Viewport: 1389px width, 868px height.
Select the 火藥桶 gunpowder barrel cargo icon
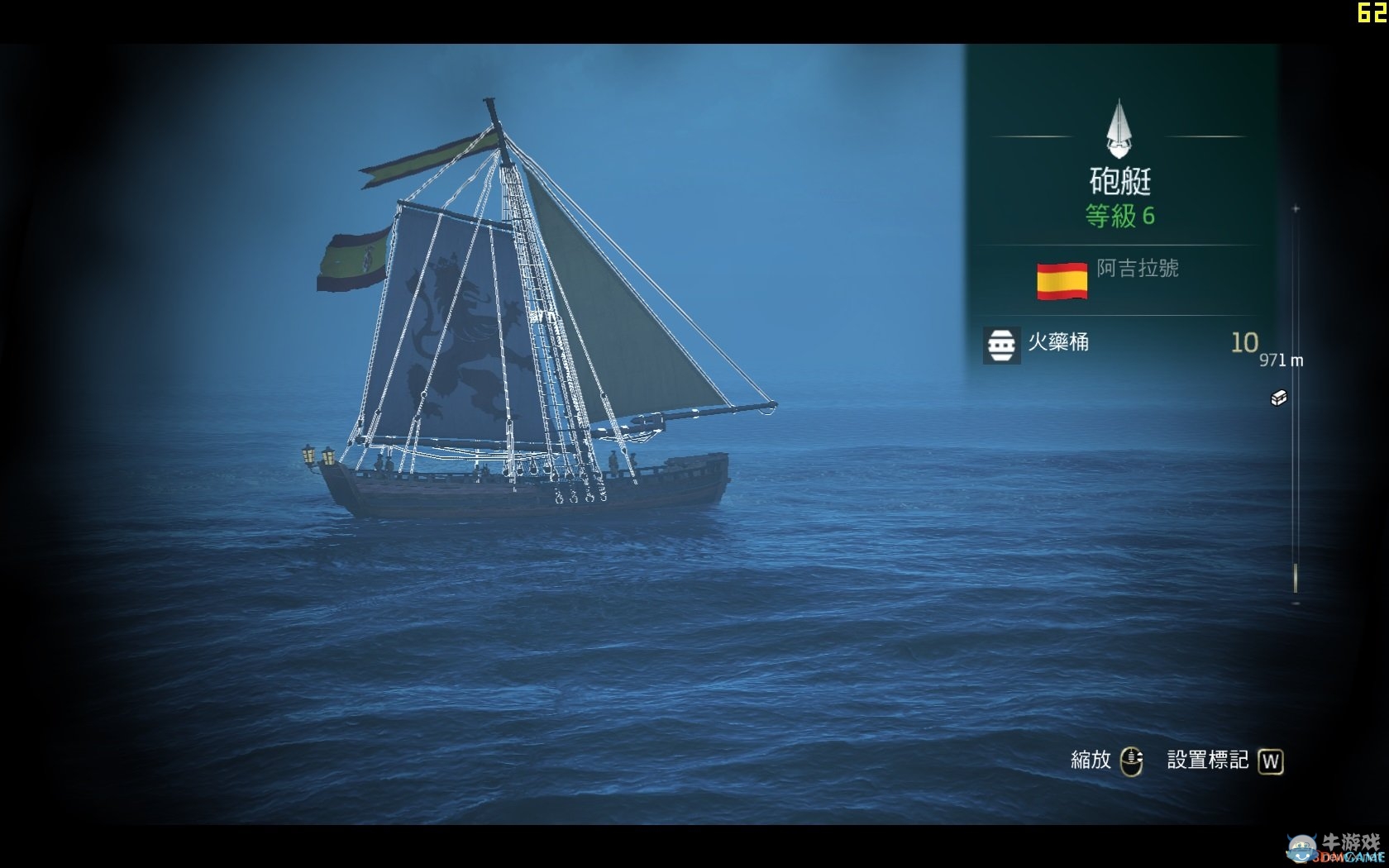1001,345
